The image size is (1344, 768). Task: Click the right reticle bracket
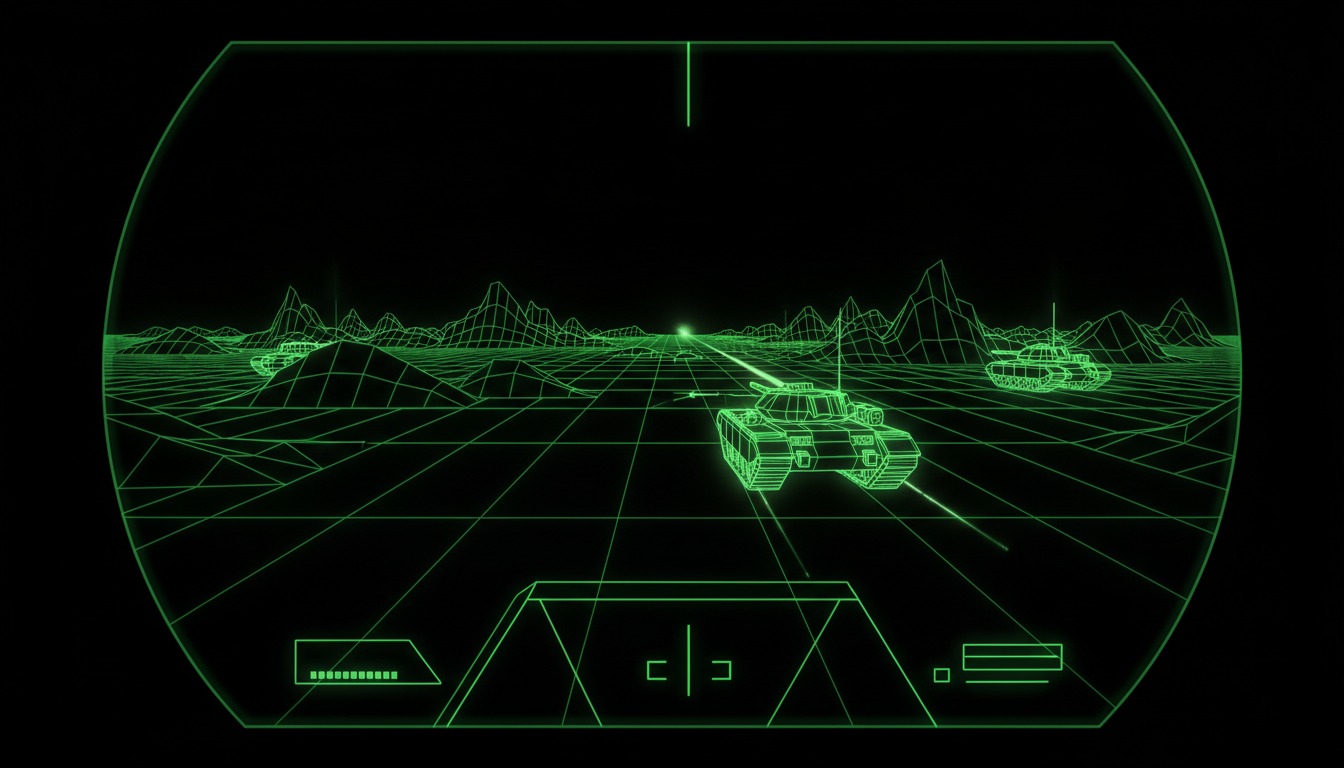[x=722, y=670]
